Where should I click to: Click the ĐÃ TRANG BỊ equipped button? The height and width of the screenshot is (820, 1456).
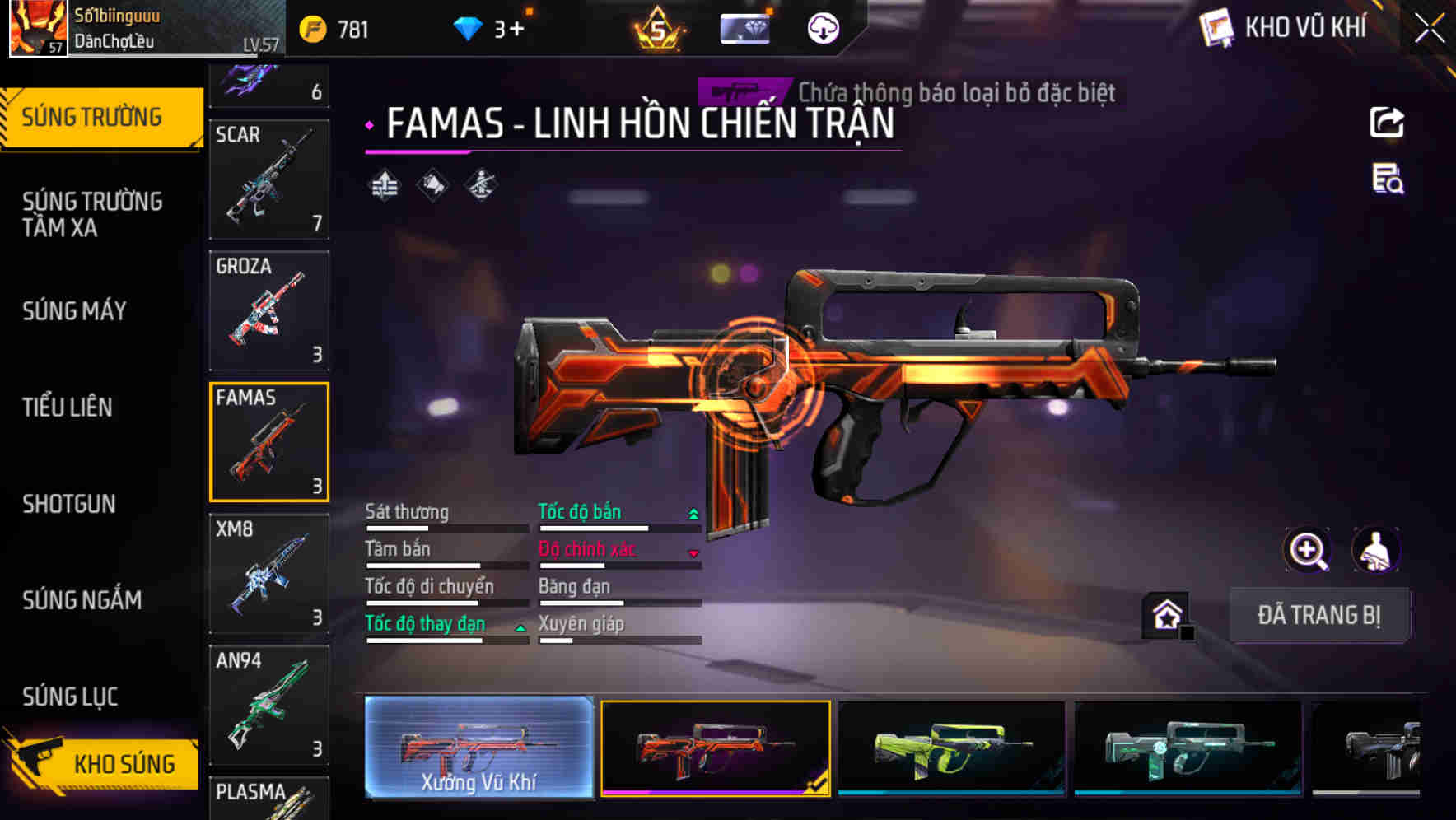coord(1318,615)
